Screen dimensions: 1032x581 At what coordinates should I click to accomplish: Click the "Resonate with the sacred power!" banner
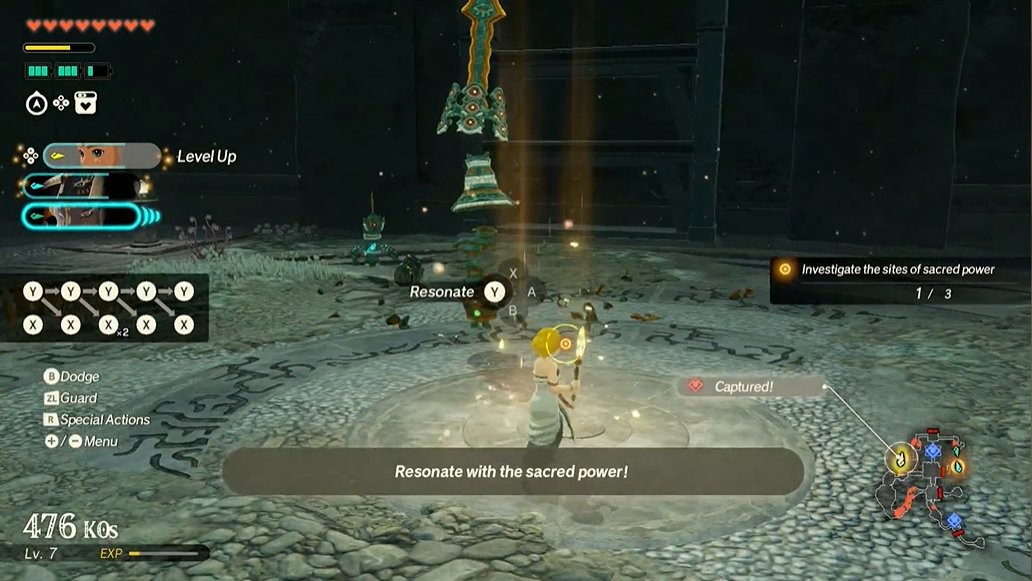[511, 471]
